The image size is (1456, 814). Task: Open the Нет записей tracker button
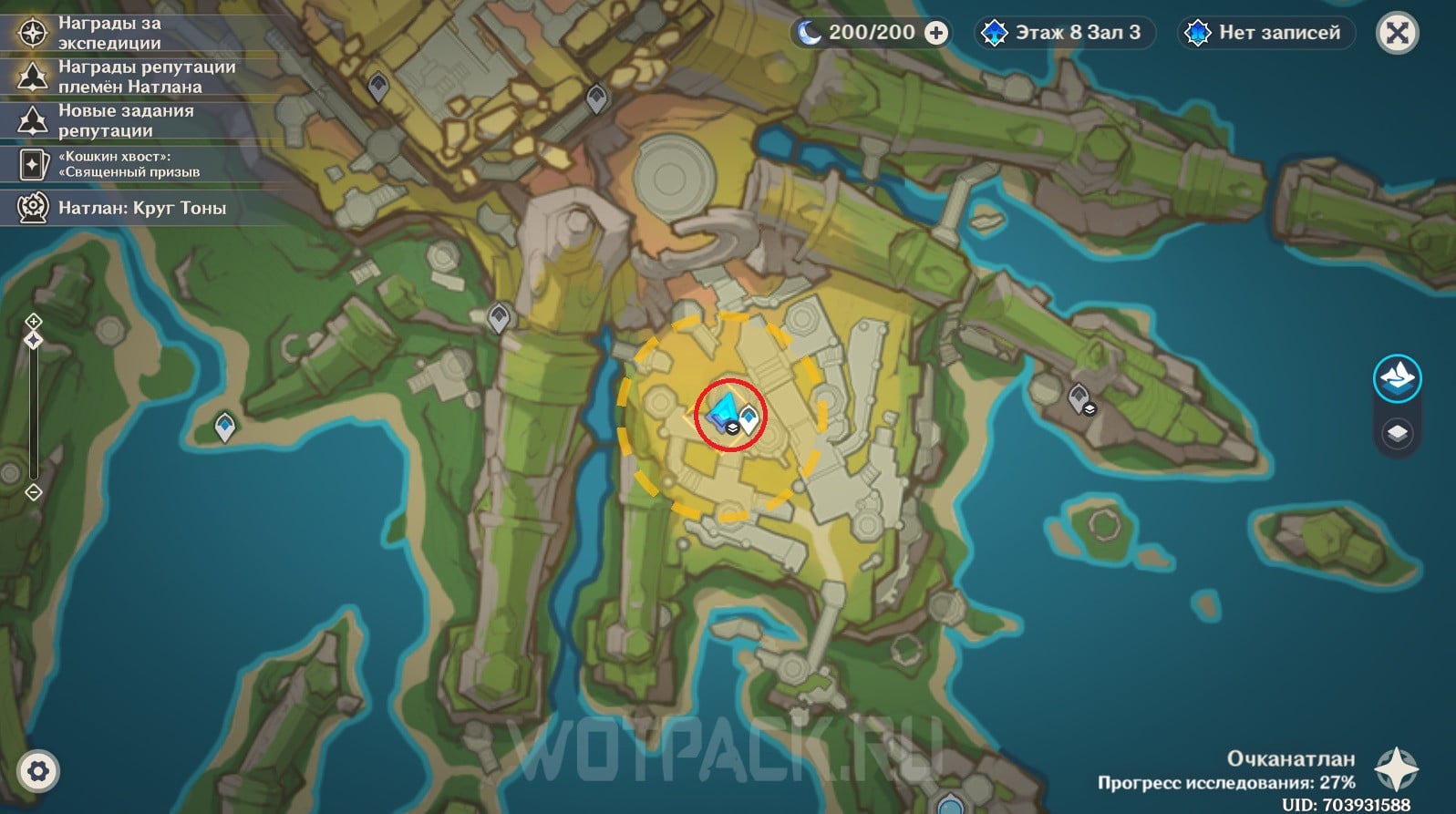pyautogui.click(x=1265, y=33)
